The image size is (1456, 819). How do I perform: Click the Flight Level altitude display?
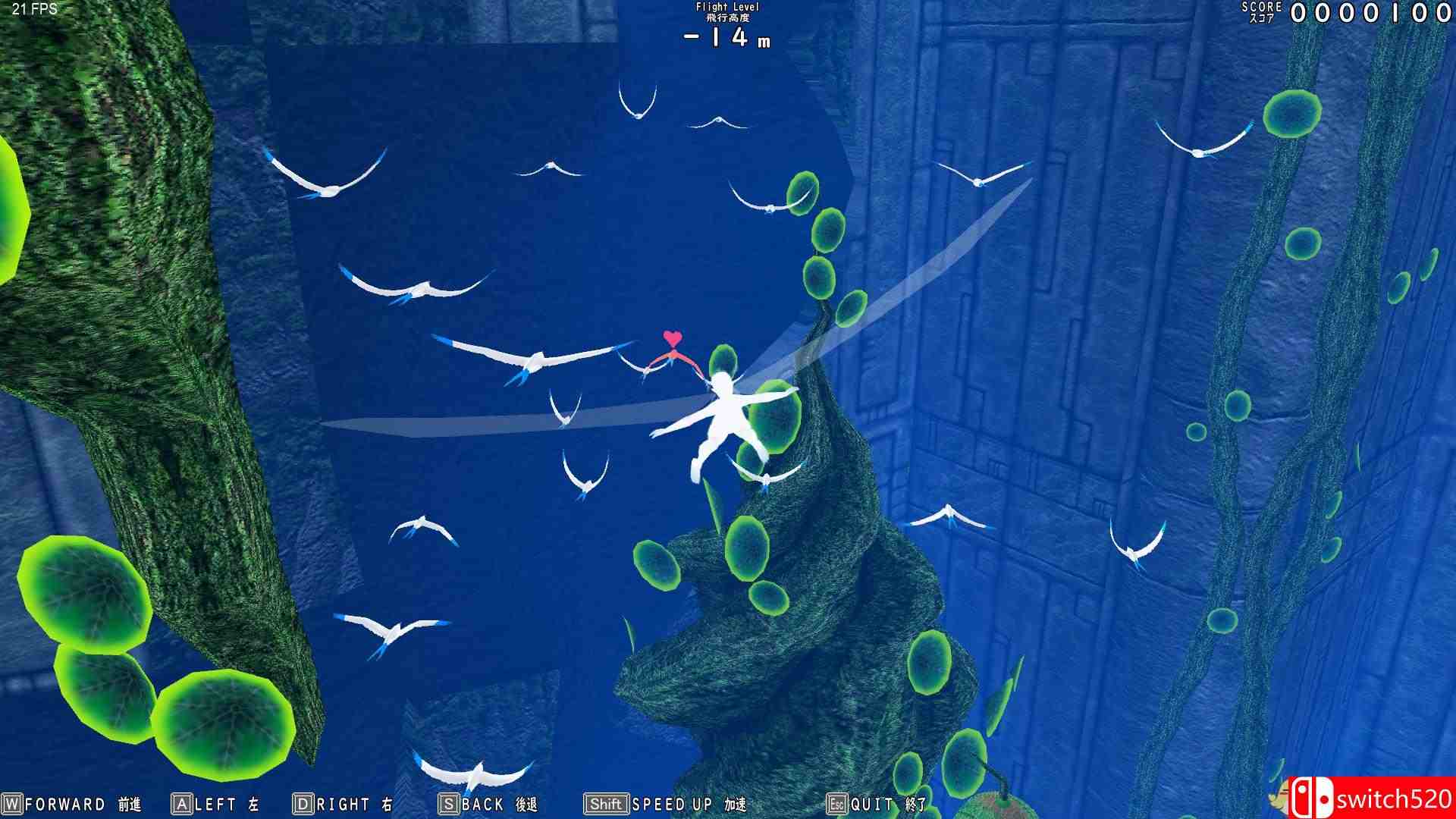tap(726, 23)
